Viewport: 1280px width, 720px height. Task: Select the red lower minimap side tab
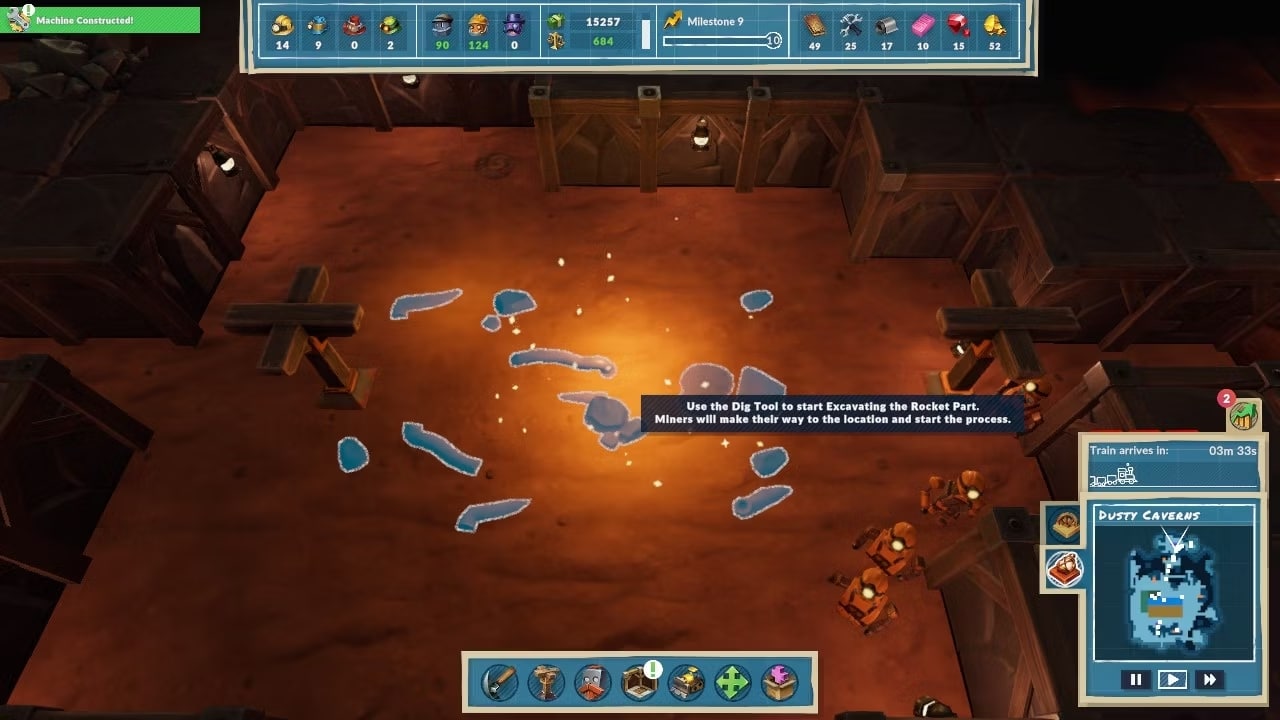point(1062,569)
